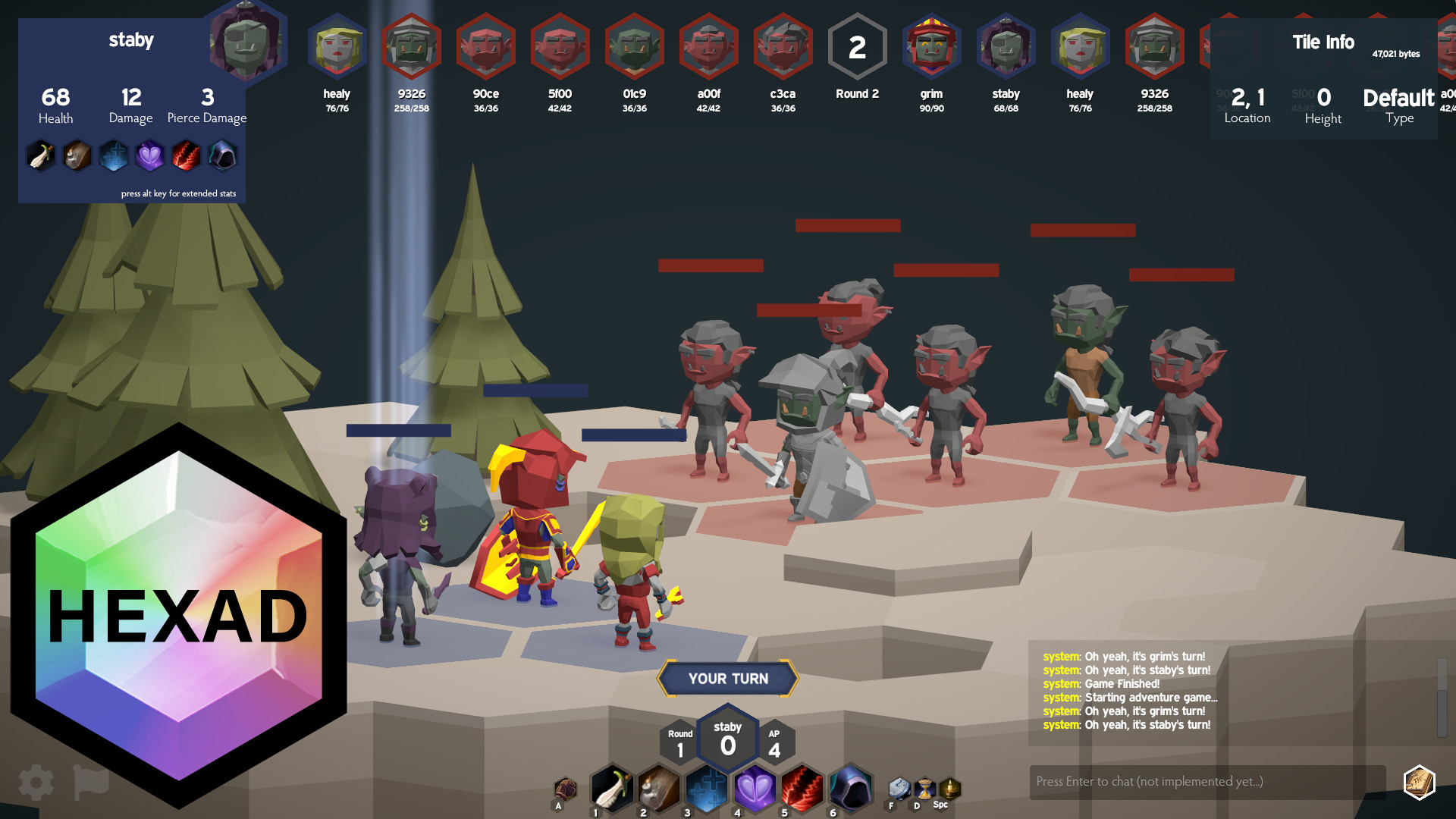1456x819 pixels.
Task: Select the 90ce enemy portrait in turn order
Action: tap(485, 47)
